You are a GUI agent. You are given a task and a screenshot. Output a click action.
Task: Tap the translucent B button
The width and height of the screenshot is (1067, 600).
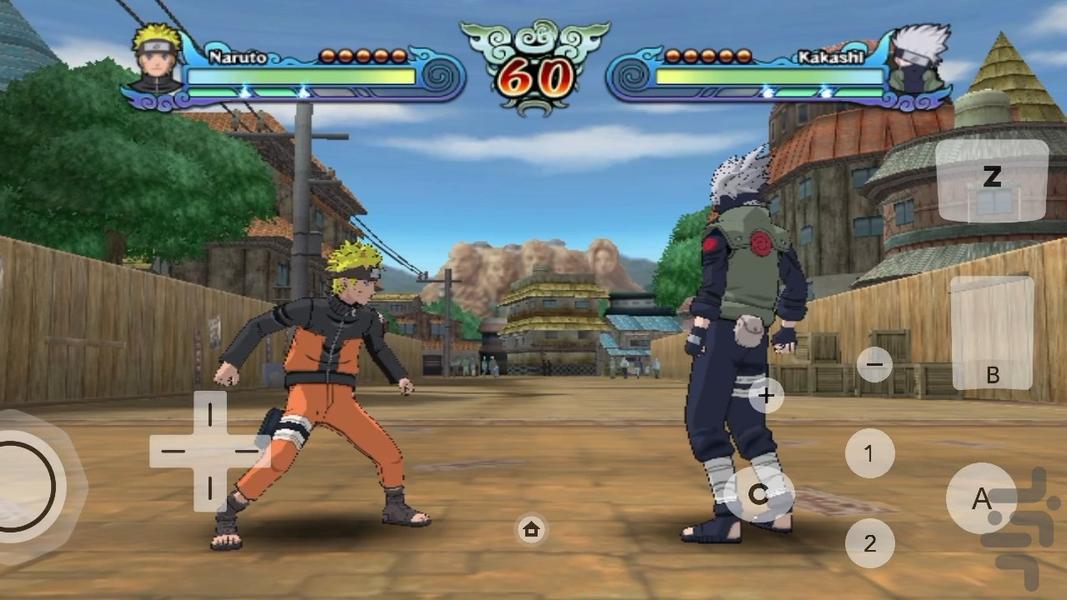pos(991,333)
